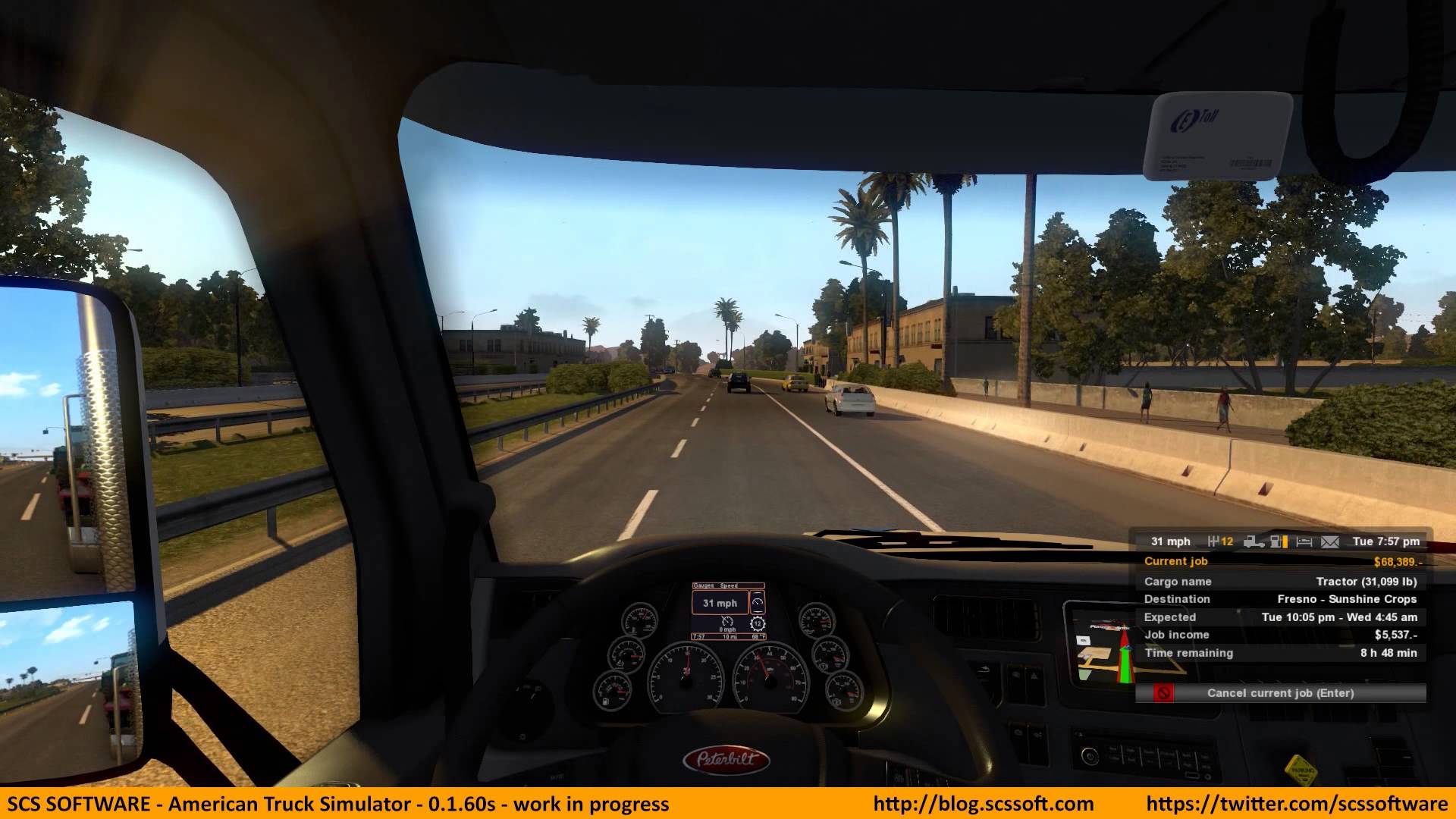Open the SCS Software Twitter link
Image resolution: width=1456 pixels, height=819 pixels.
pos(1297,804)
